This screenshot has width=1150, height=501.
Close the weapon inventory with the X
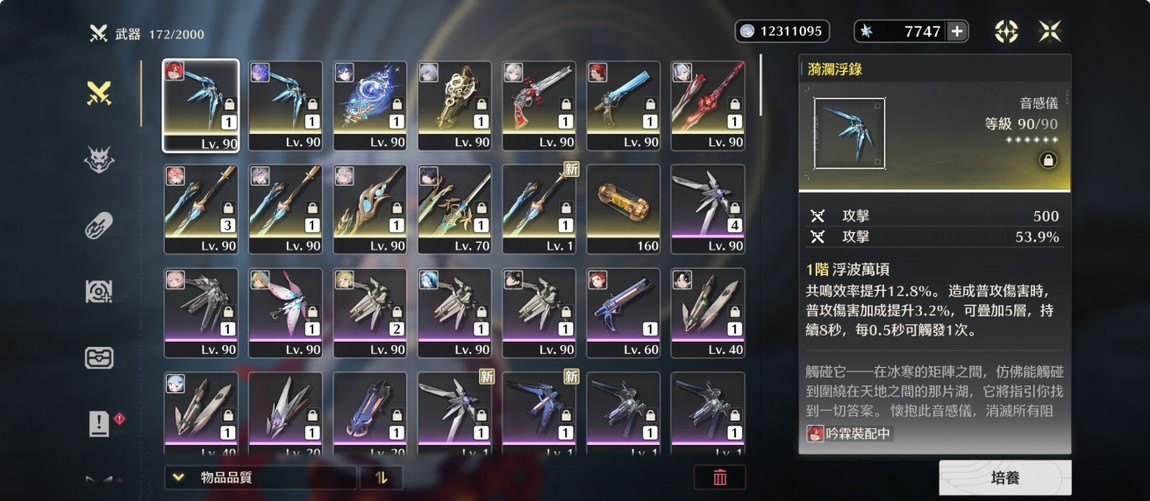click(1050, 31)
